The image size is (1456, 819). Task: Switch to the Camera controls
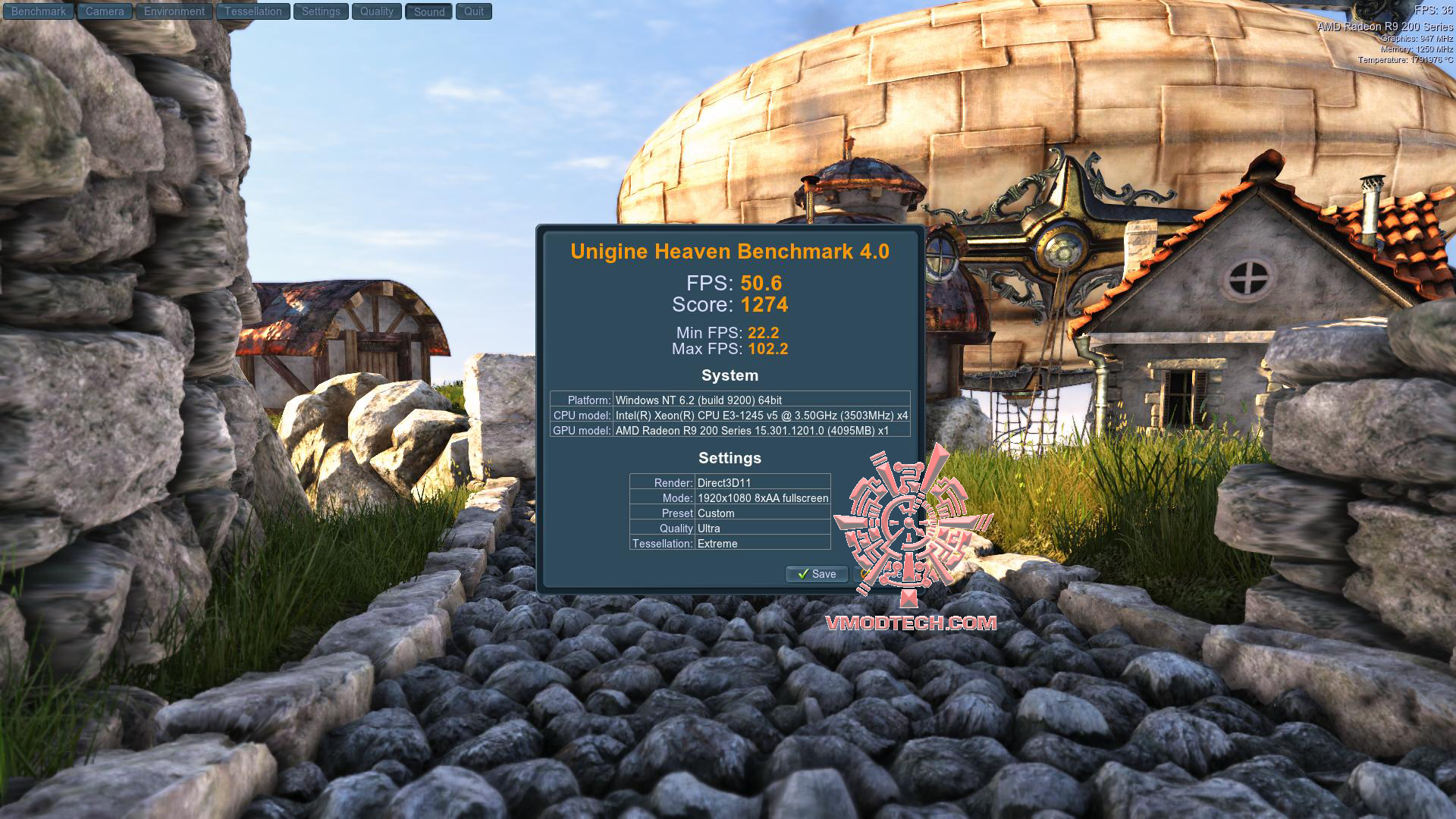click(105, 11)
